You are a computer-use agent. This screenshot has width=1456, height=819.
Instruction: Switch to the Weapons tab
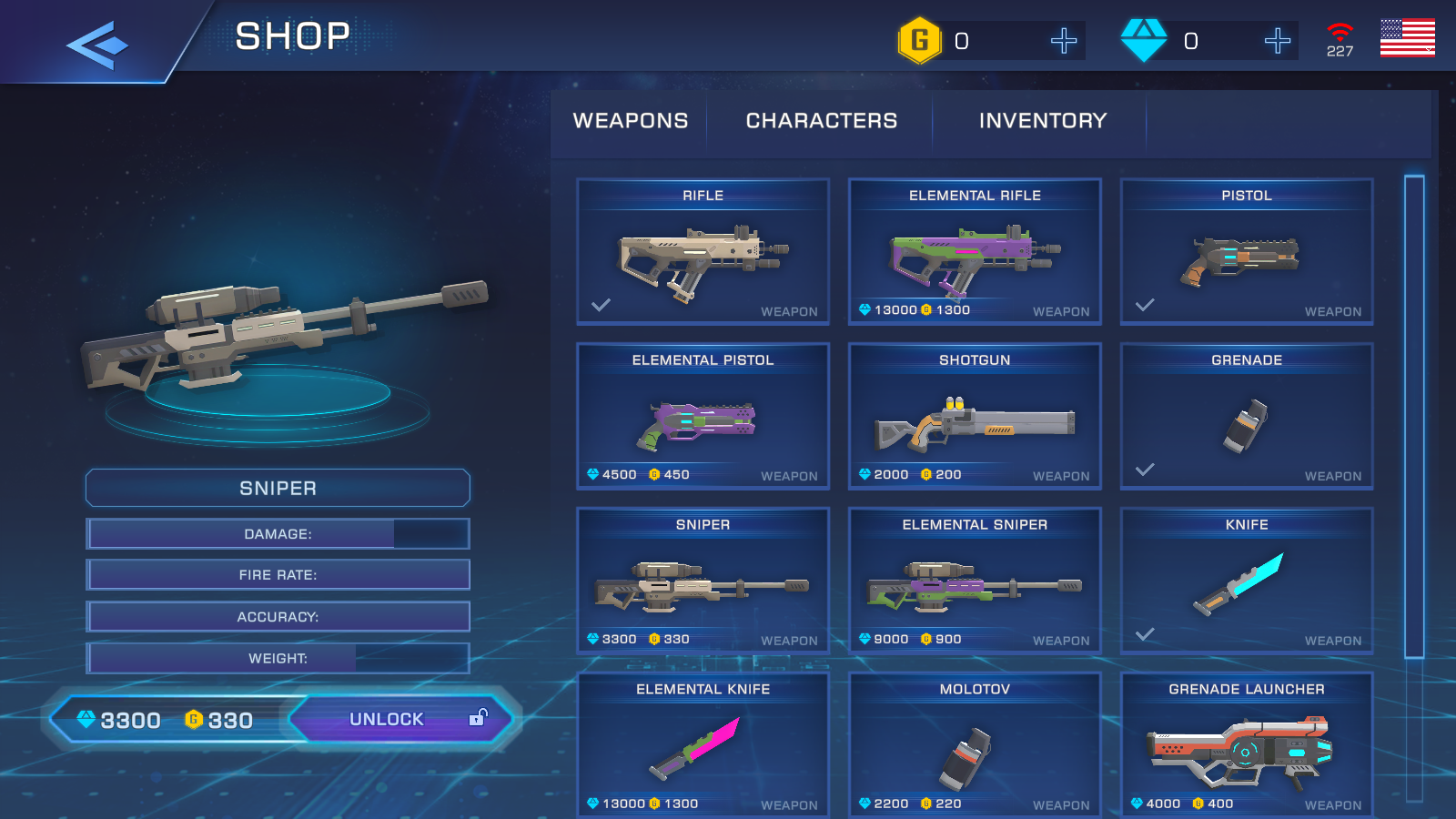630,121
